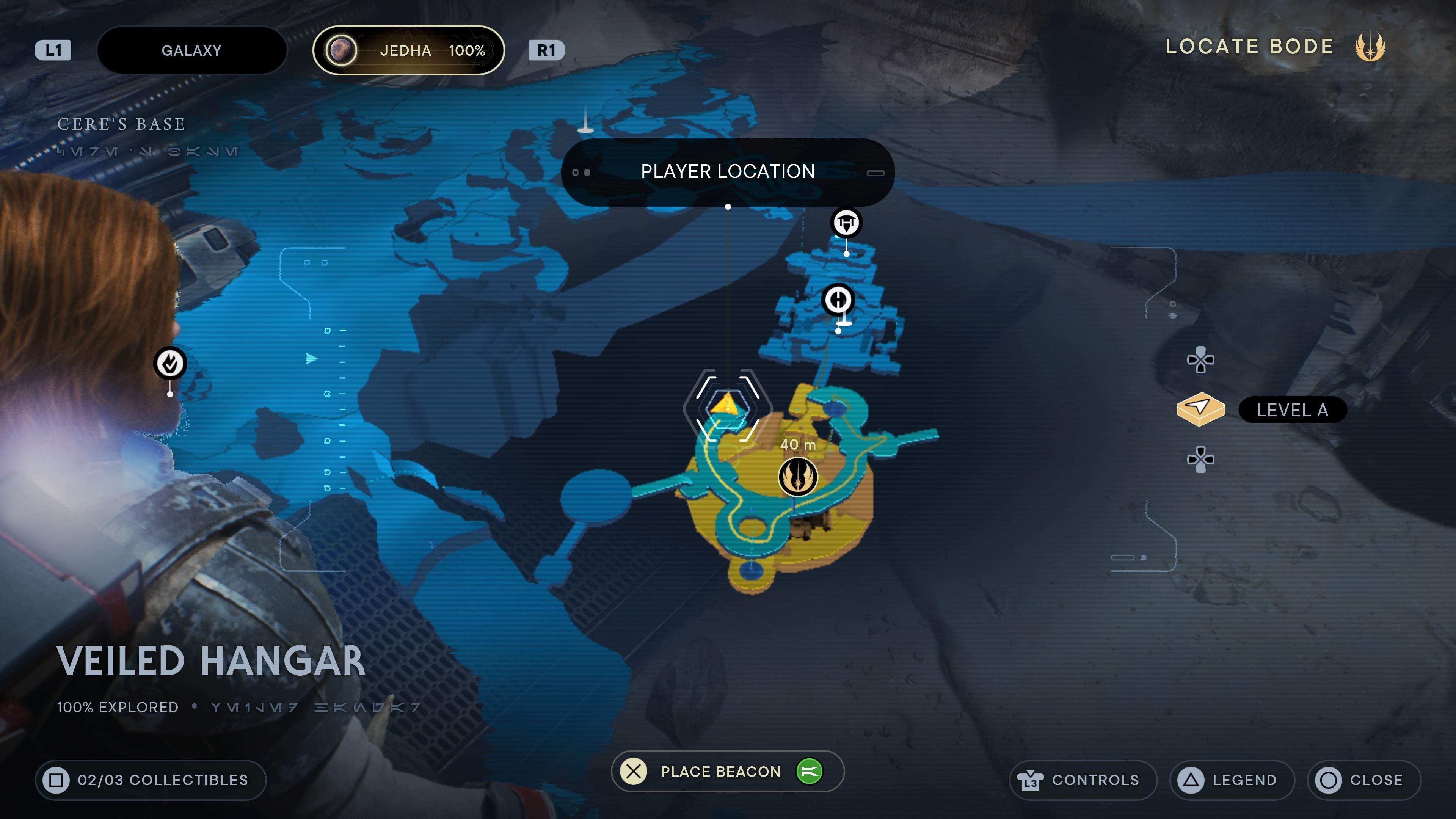The image size is (1456, 819).
Task: Switch to the Galaxy map tab
Action: tap(191, 50)
